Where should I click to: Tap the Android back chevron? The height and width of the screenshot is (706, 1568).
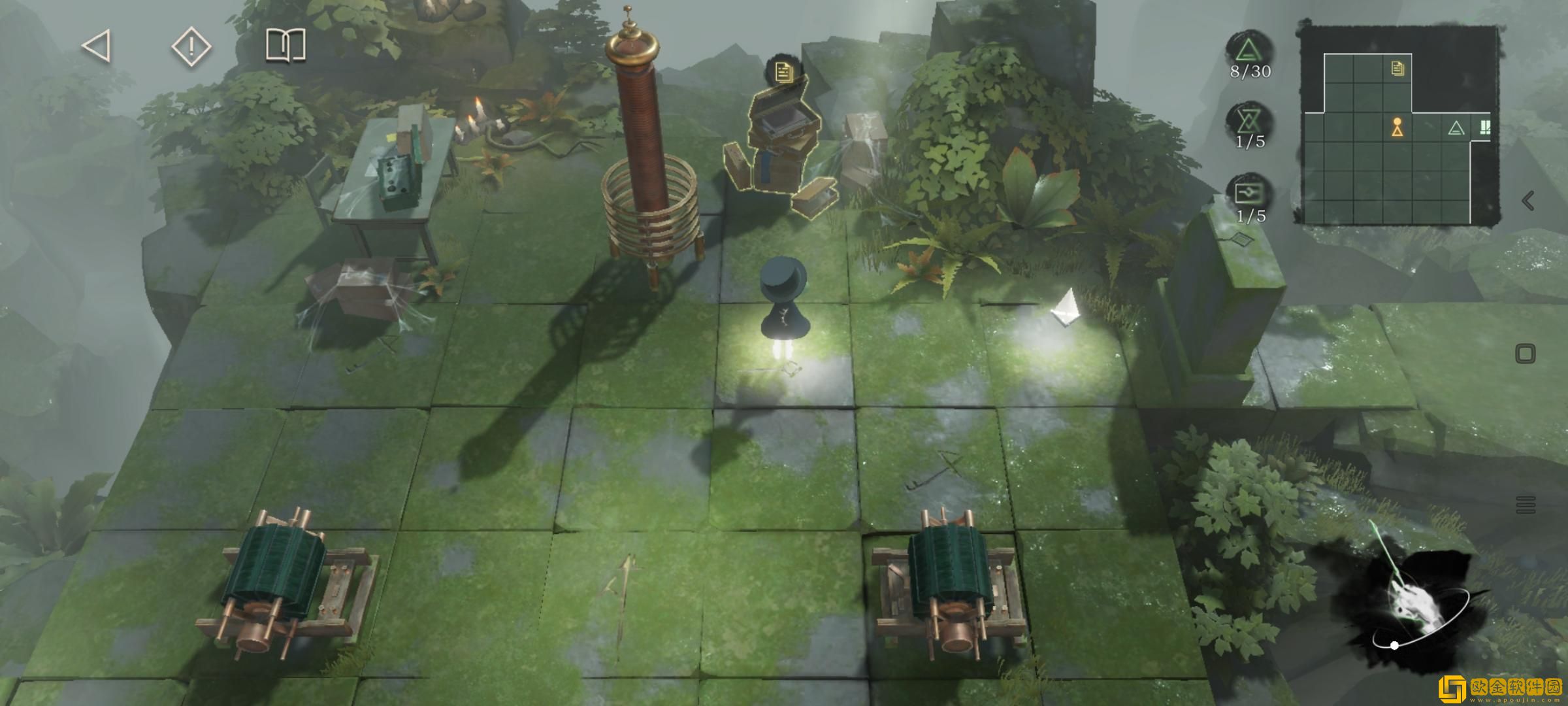[1527, 201]
